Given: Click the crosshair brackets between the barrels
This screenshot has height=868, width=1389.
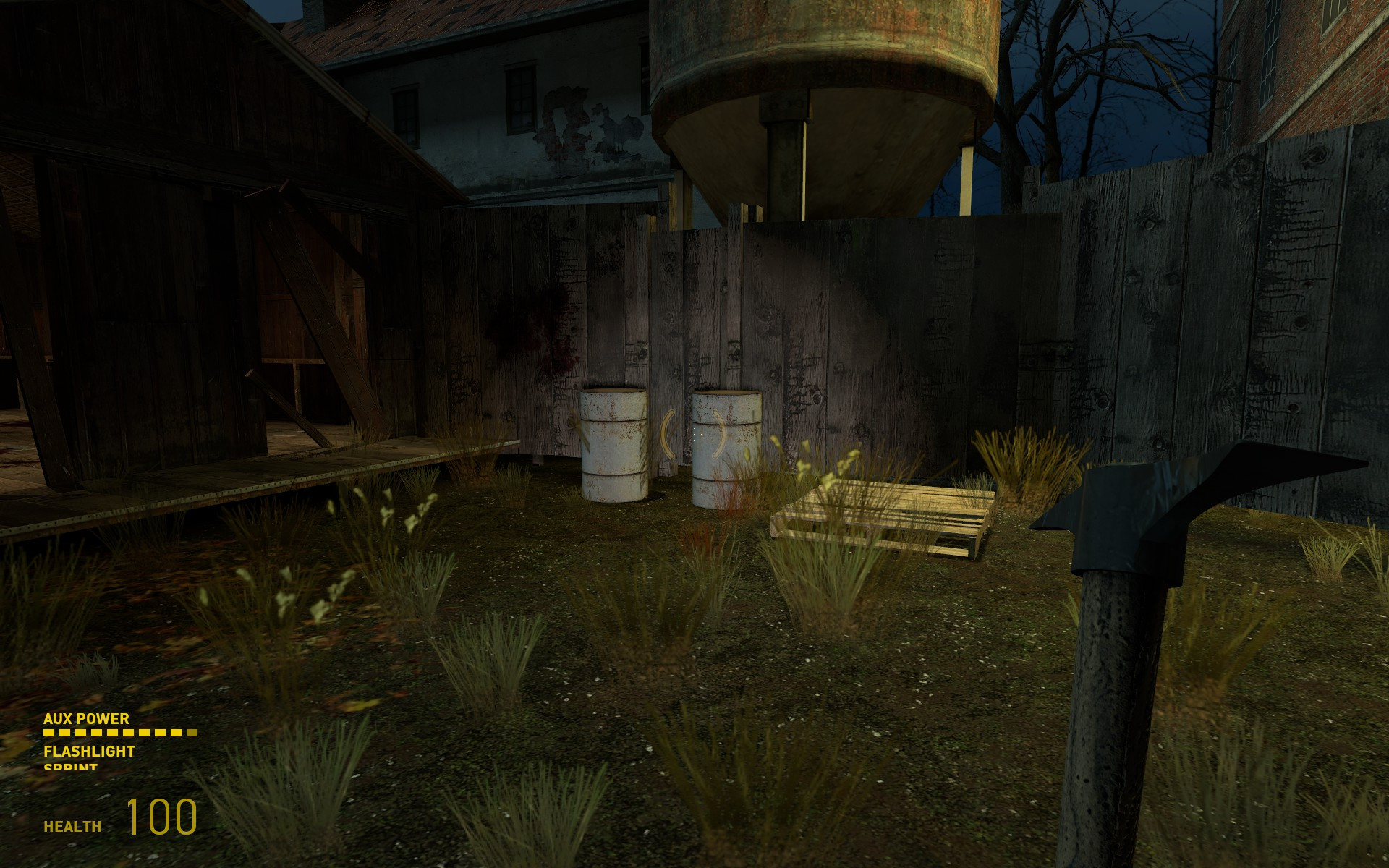Looking at the screenshot, I should [x=693, y=434].
